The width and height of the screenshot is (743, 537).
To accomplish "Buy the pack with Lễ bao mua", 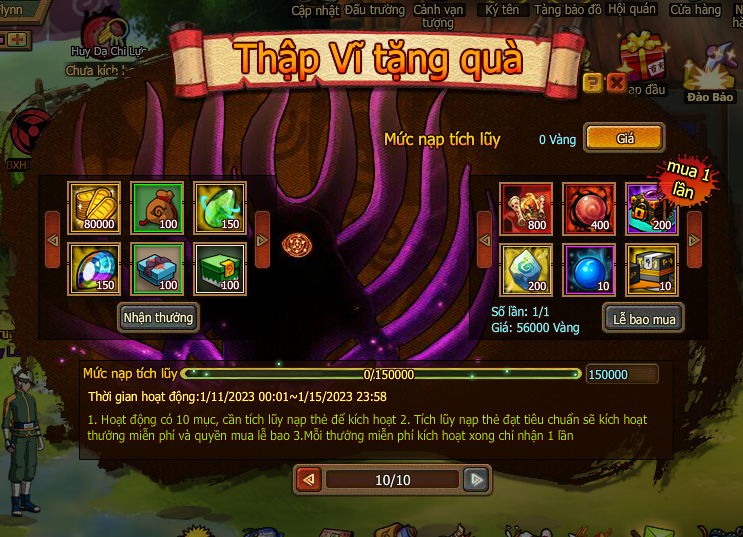I will (644, 319).
